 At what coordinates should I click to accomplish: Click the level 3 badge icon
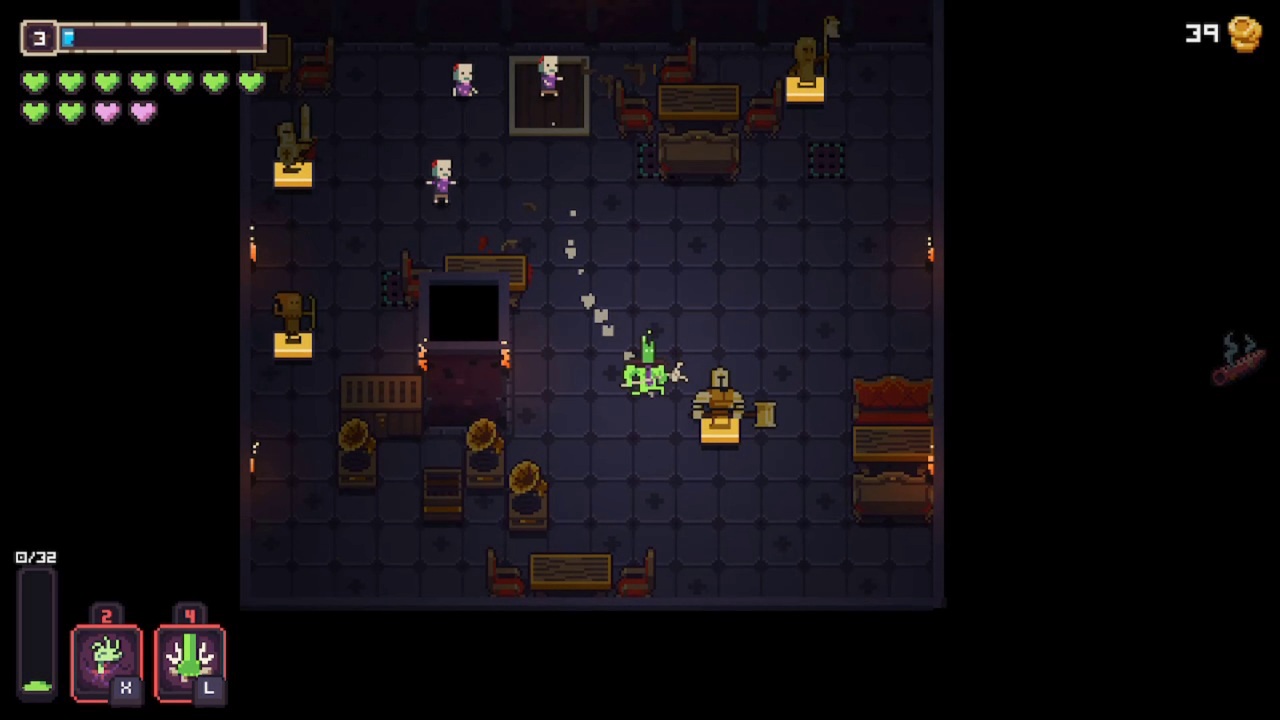(38, 37)
